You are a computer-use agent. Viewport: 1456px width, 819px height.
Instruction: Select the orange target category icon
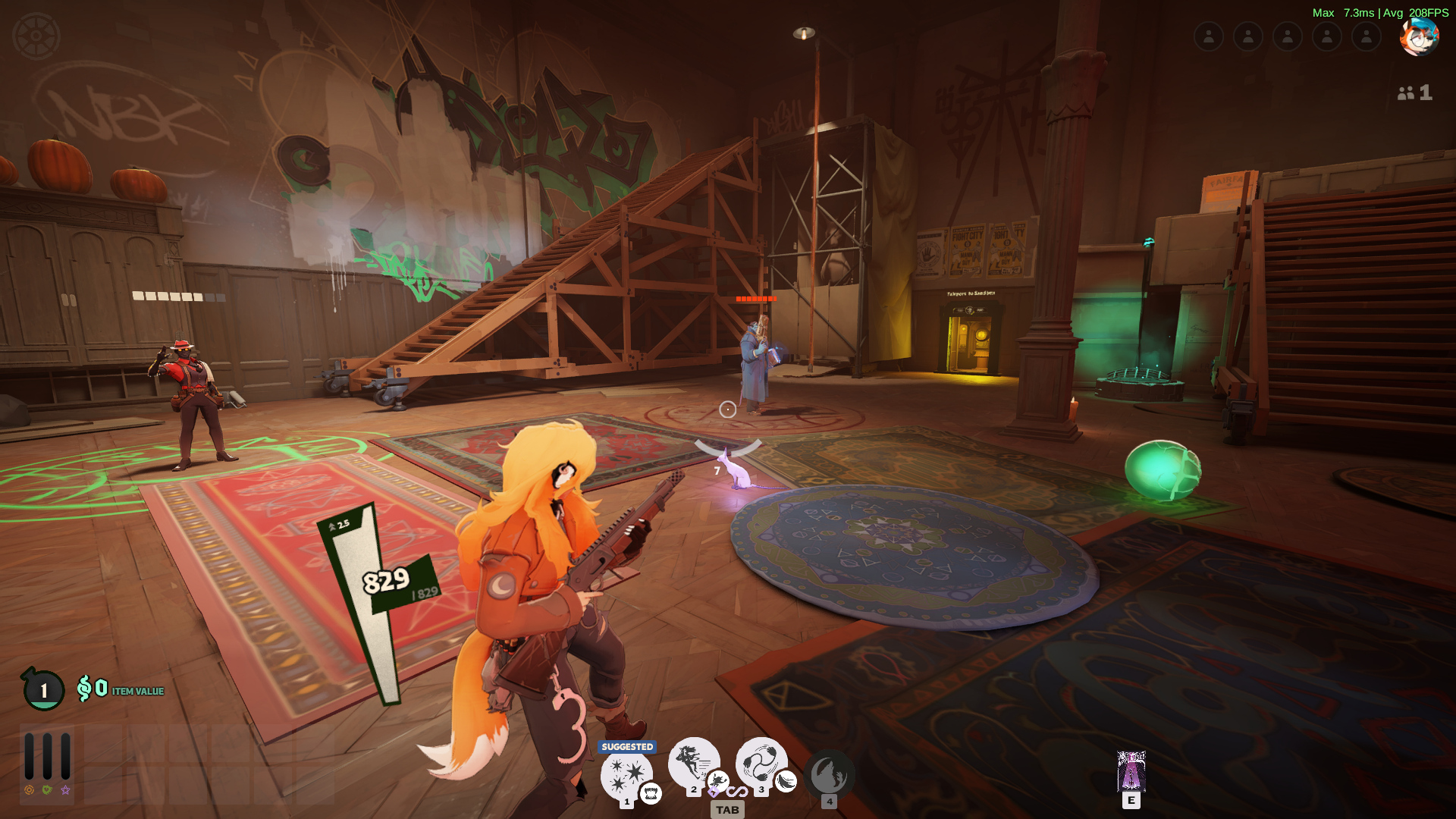(x=29, y=790)
